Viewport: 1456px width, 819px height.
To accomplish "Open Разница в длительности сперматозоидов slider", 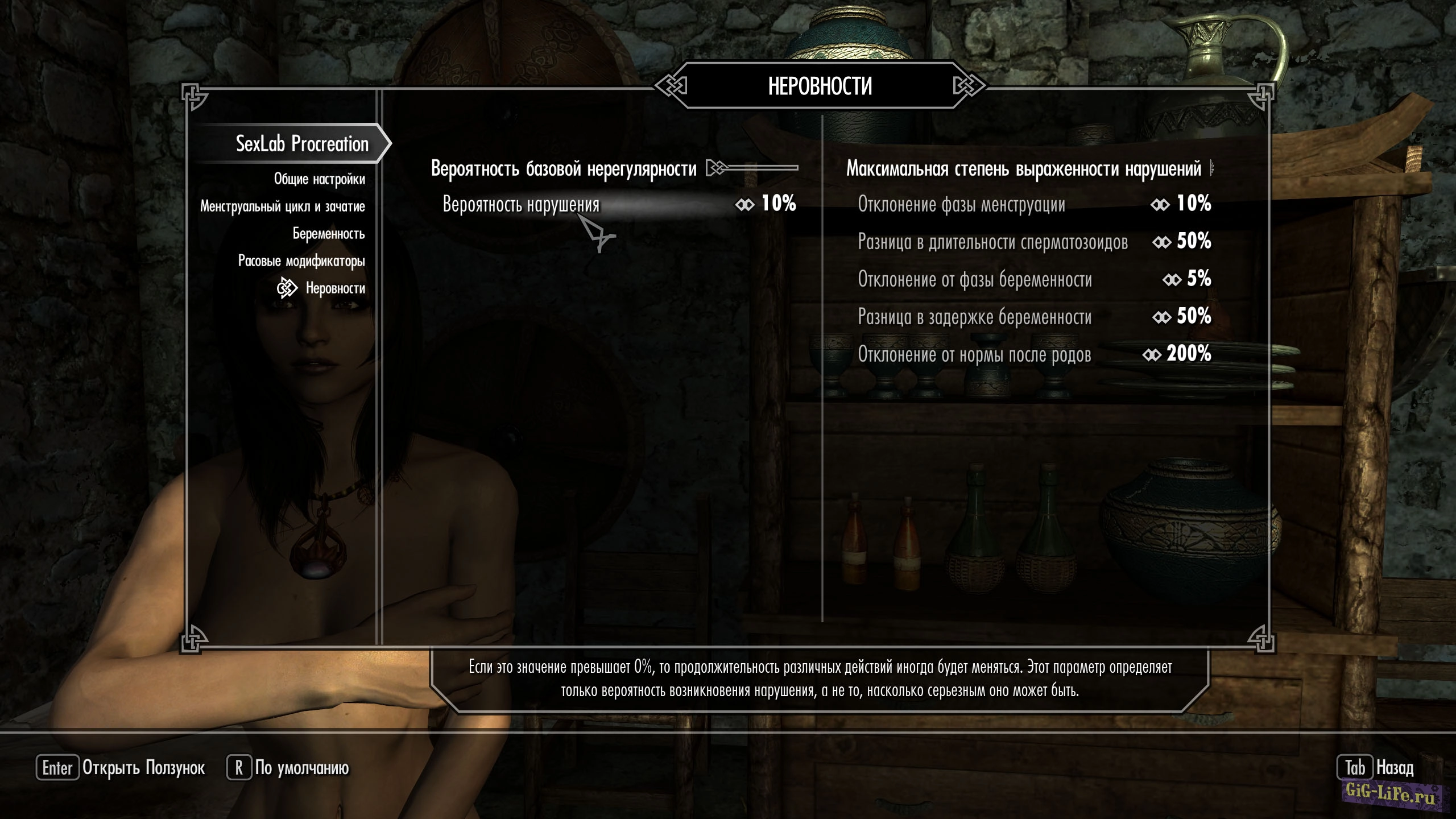I will (1033, 242).
